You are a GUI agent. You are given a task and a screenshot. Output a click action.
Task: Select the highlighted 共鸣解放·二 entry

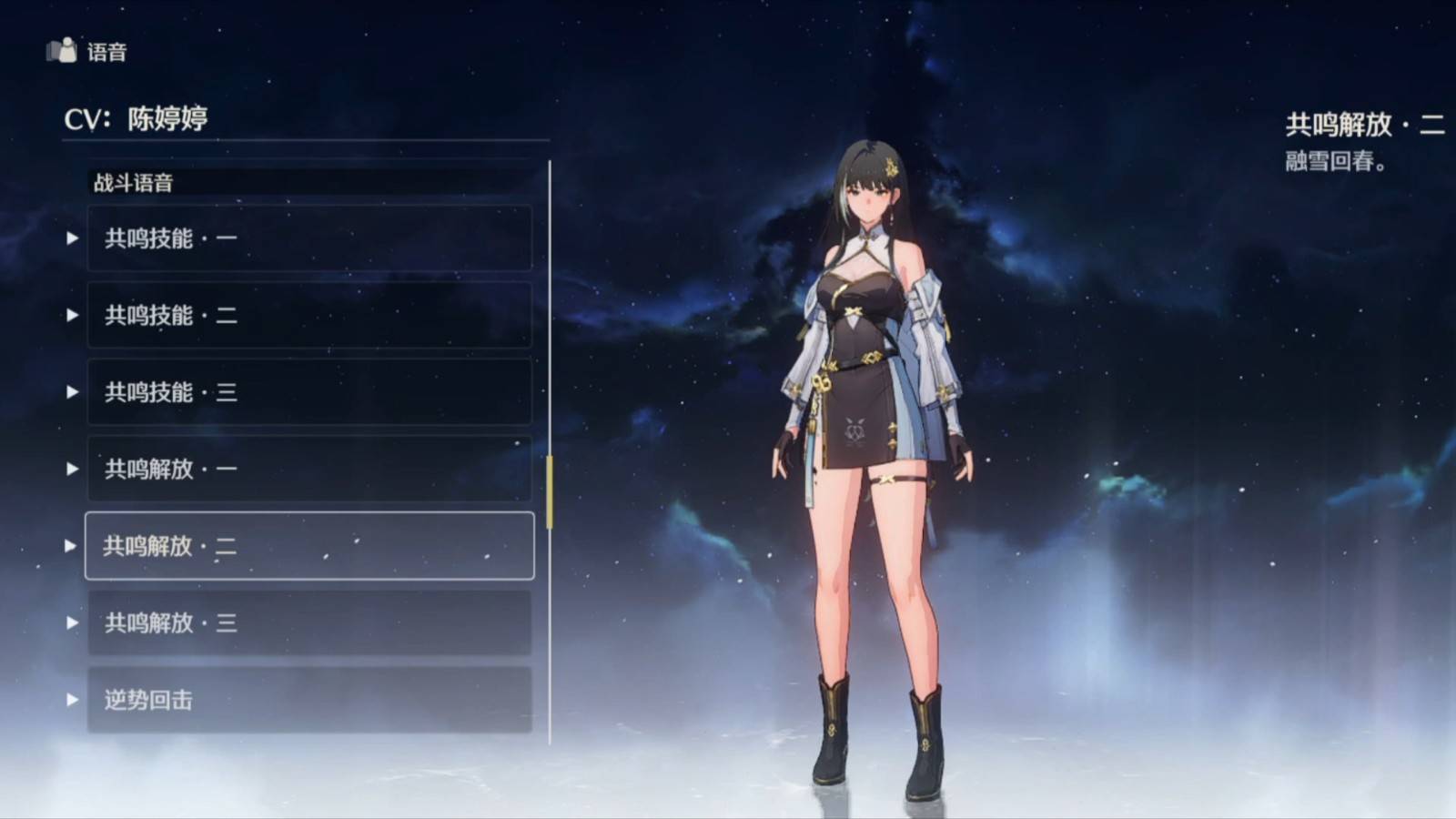[309, 546]
